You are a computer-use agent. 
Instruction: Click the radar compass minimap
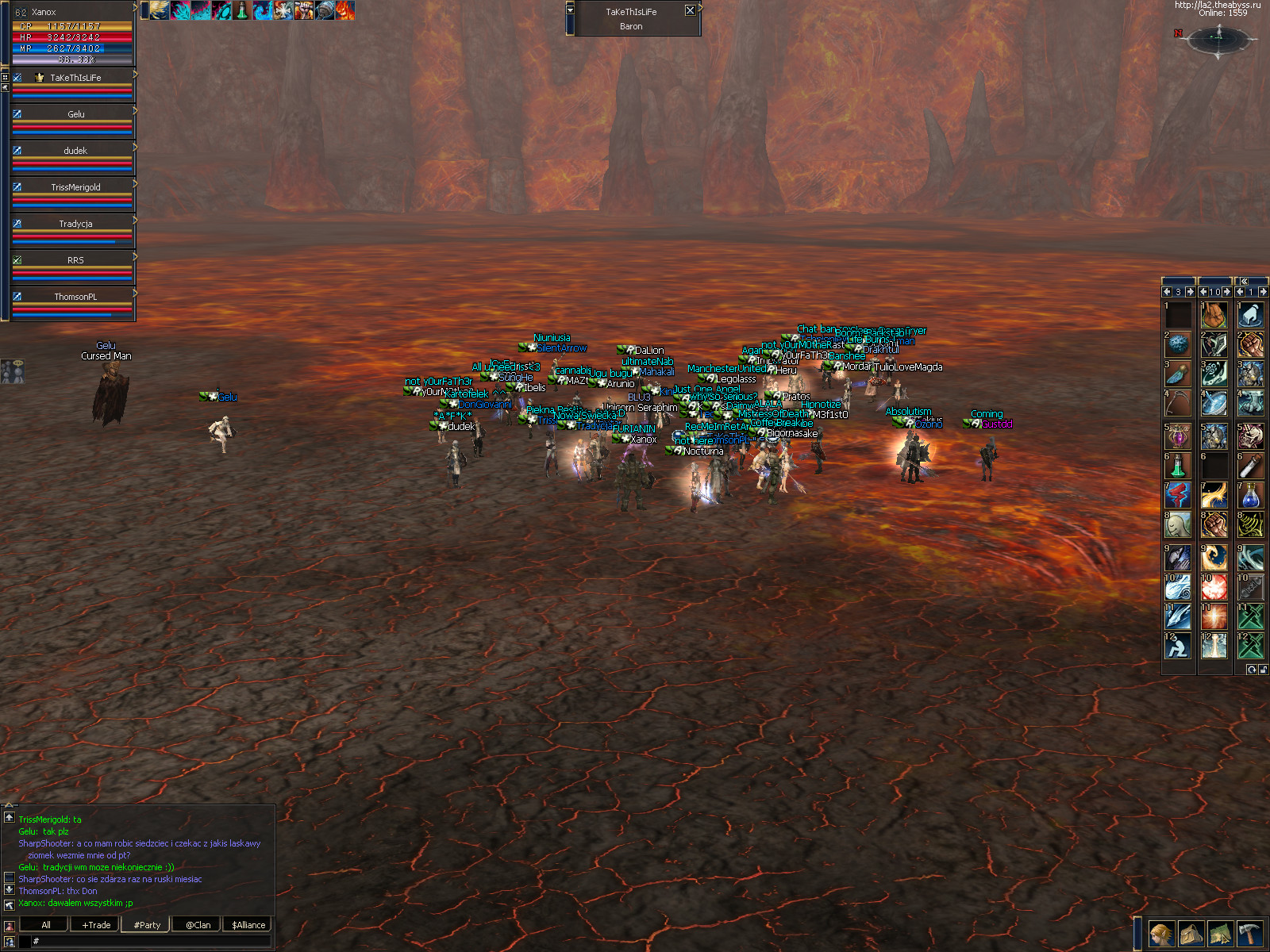point(1219,37)
